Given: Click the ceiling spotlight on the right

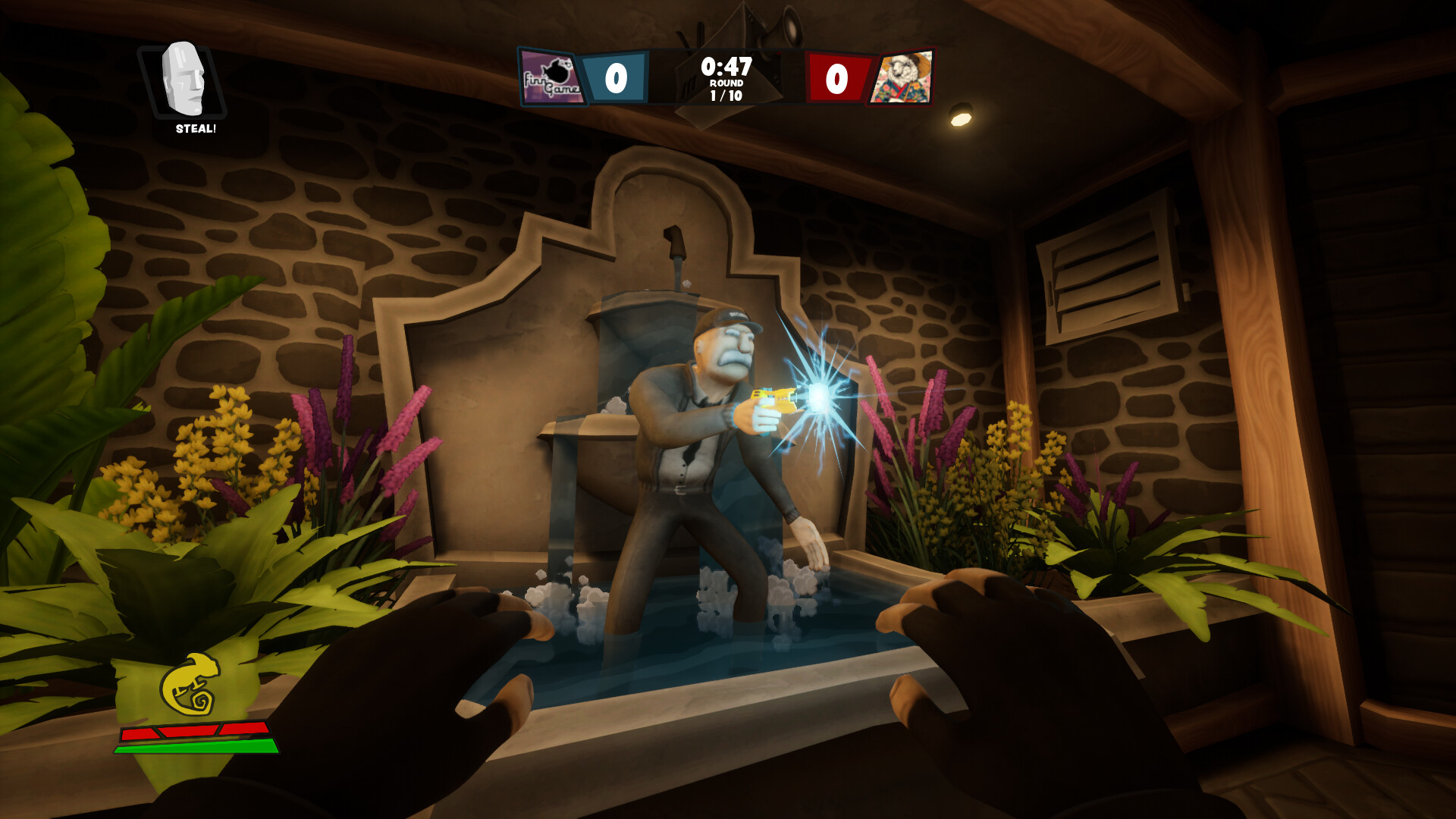Looking at the screenshot, I should (x=960, y=115).
